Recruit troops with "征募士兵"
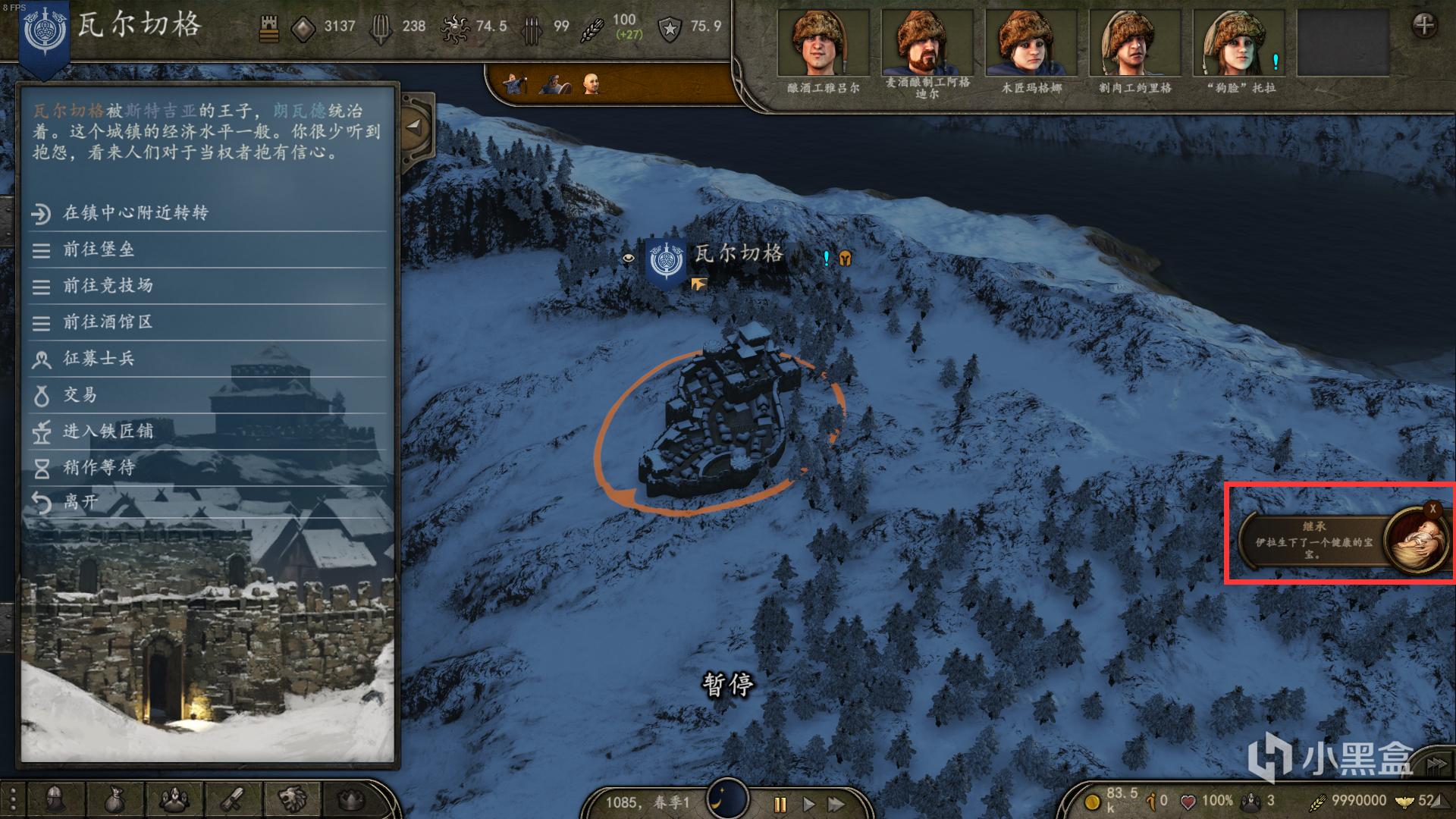This screenshot has width=1456, height=819. pos(99,359)
